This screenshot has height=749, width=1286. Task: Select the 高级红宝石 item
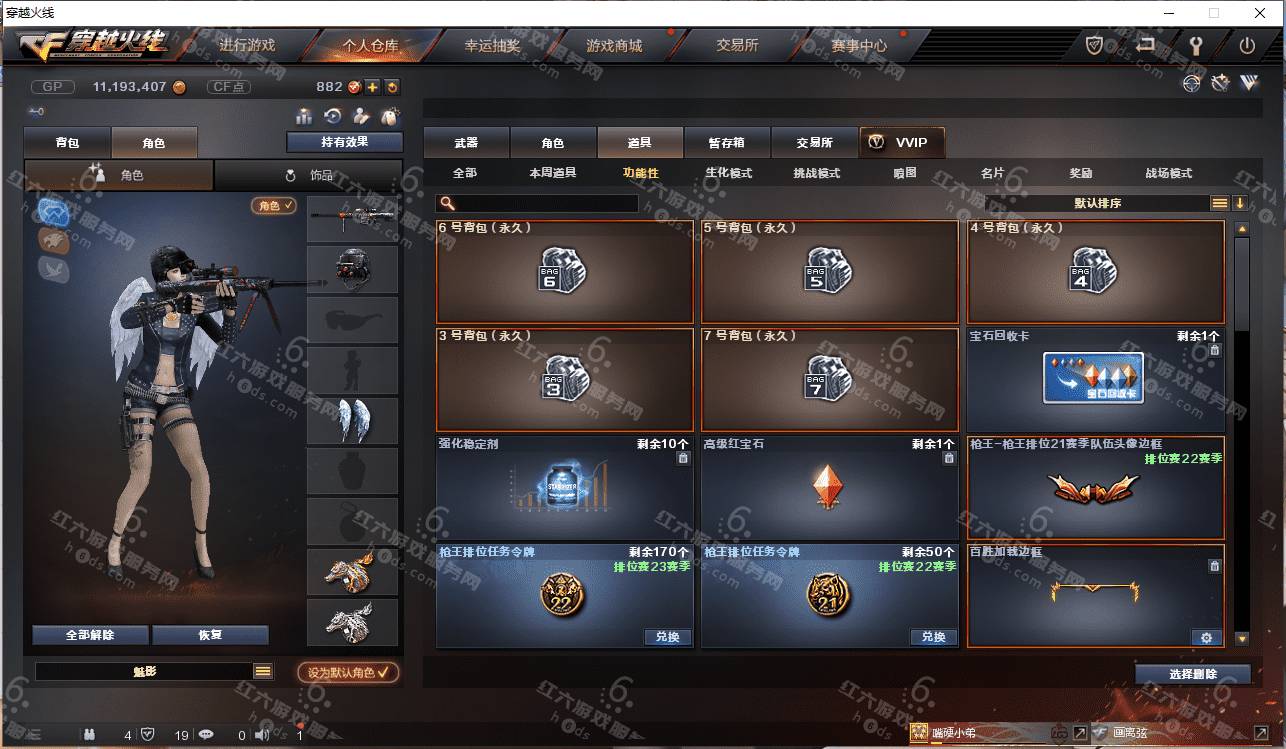tap(829, 488)
